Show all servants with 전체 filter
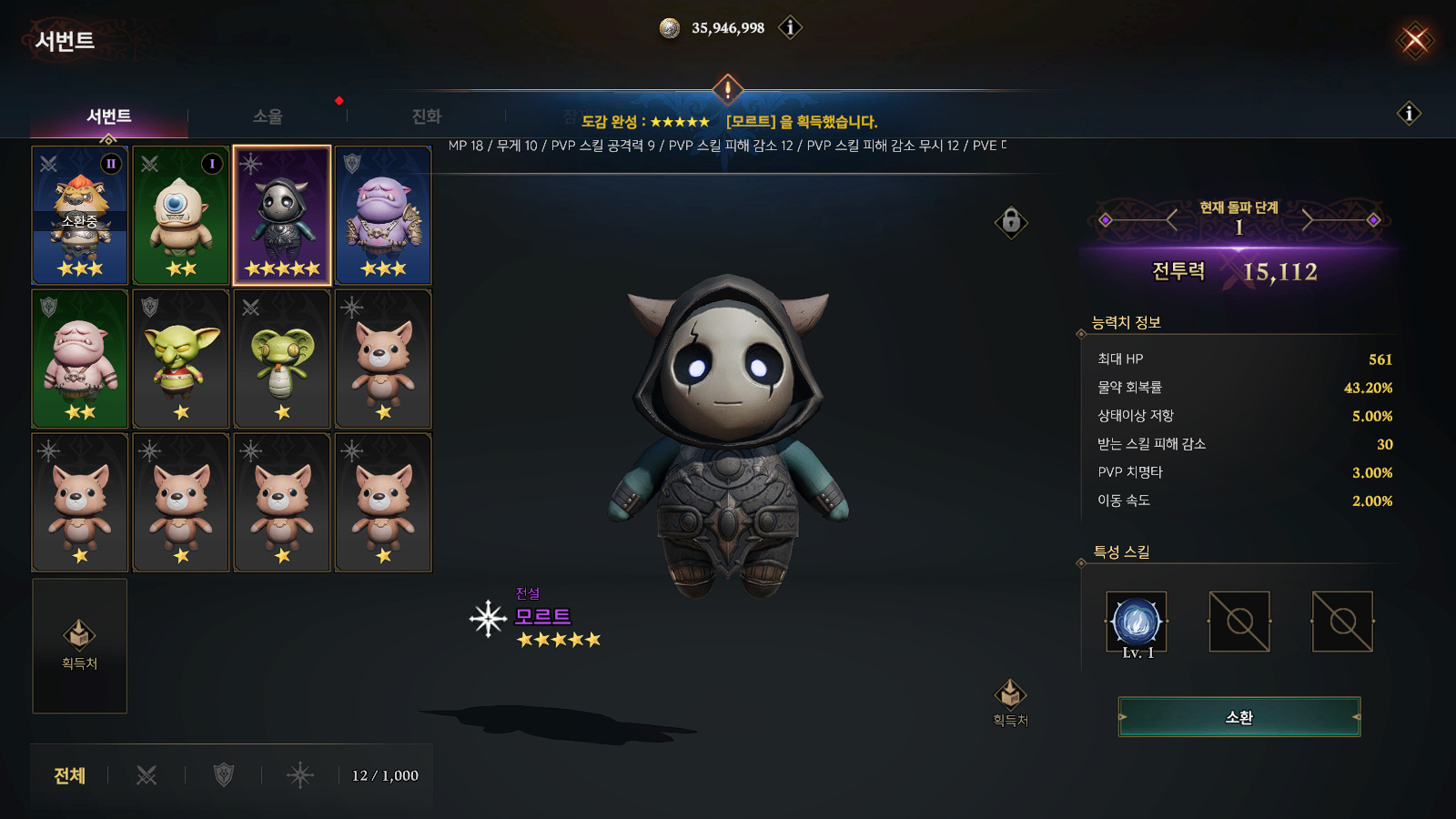The height and width of the screenshot is (819, 1456). pos(69,775)
